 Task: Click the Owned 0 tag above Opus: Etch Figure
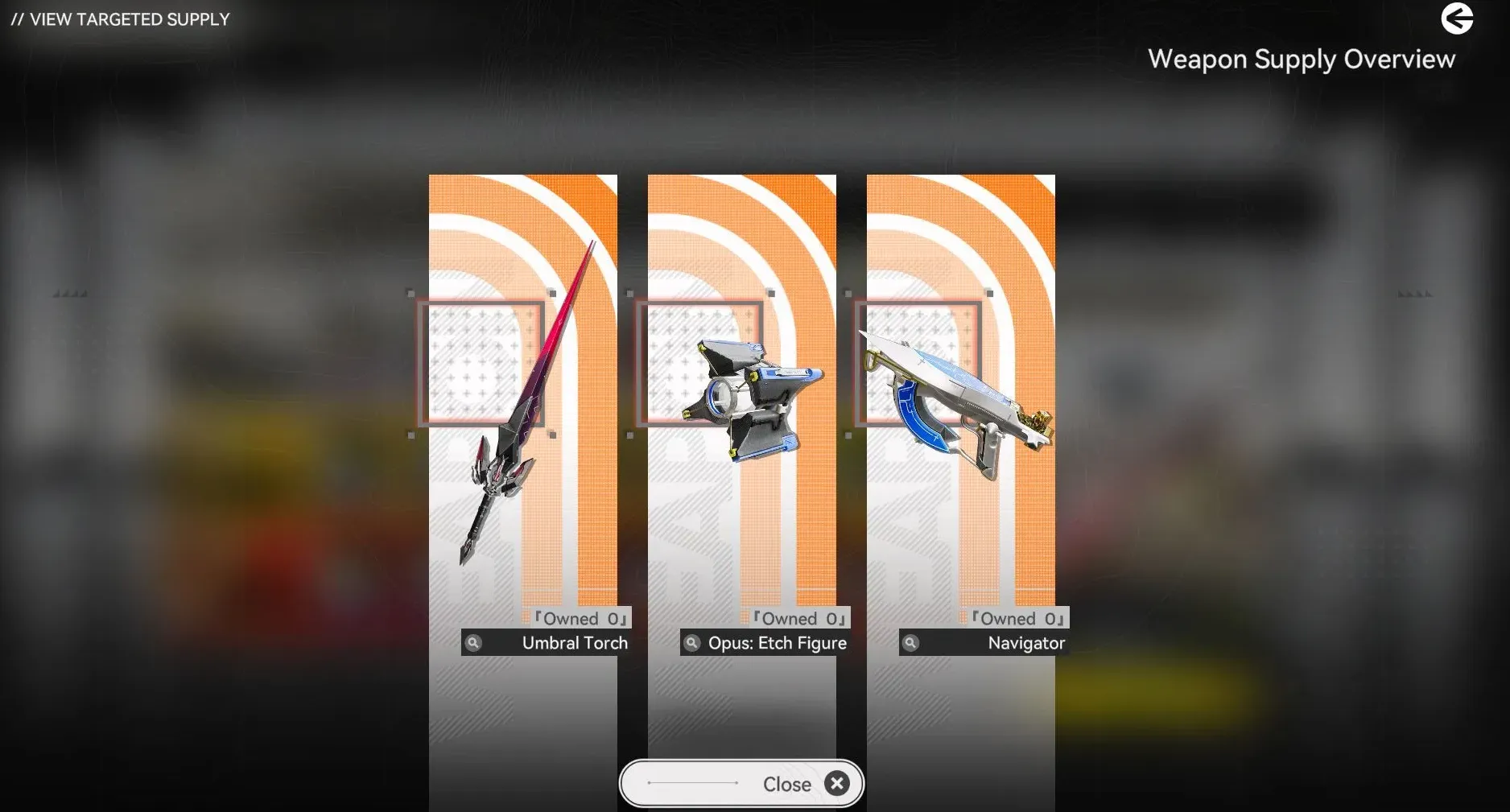point(798,618)
